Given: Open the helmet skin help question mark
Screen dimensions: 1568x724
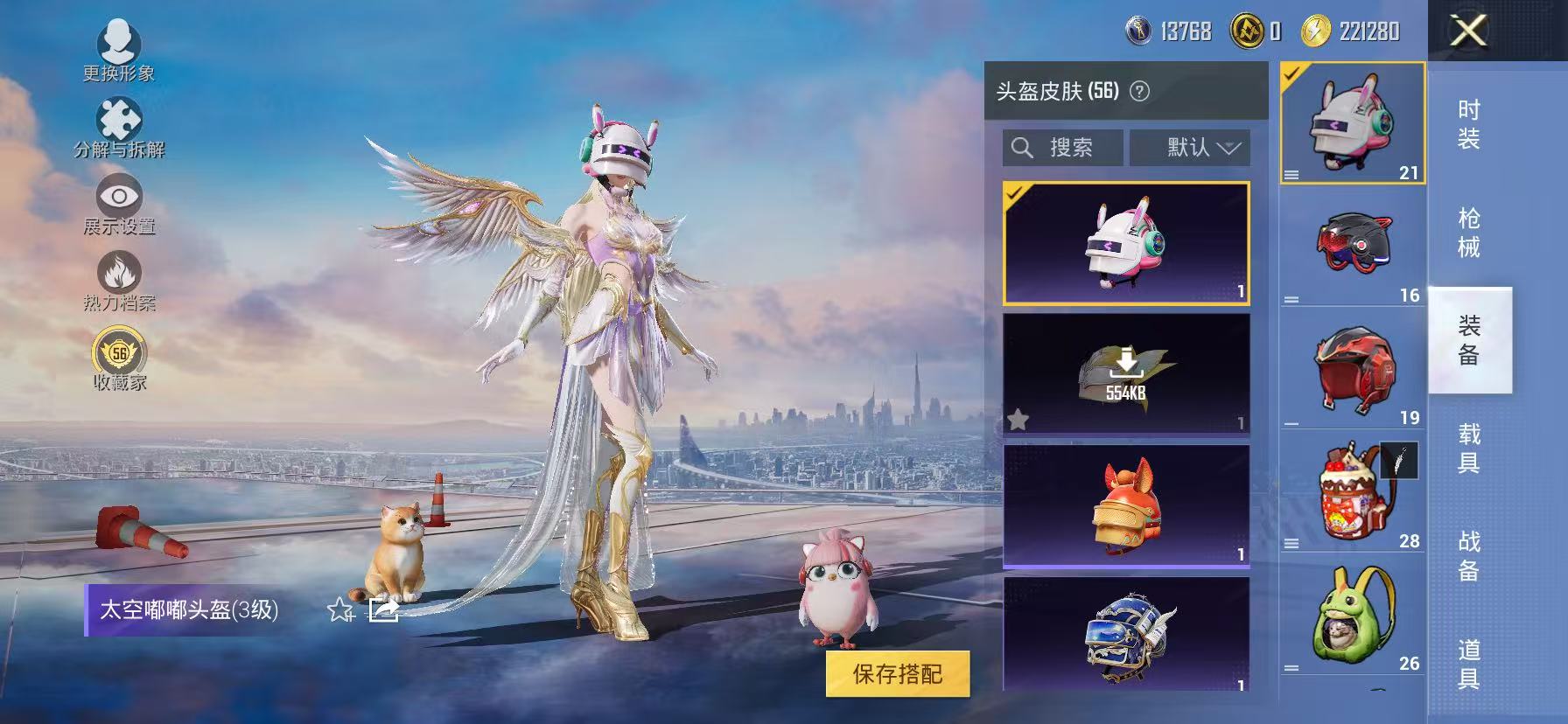Looking at the screenshot, I should [1142, 89].
